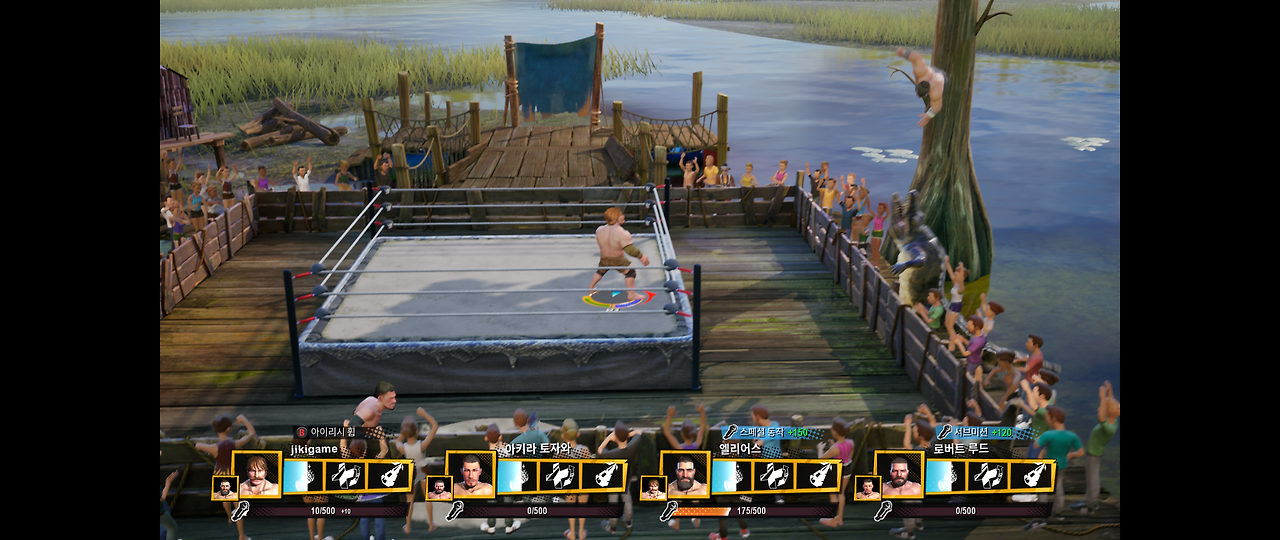Select jikigame's main wrestler portrait
The image size is (1280, 540).
coord(257,475)
